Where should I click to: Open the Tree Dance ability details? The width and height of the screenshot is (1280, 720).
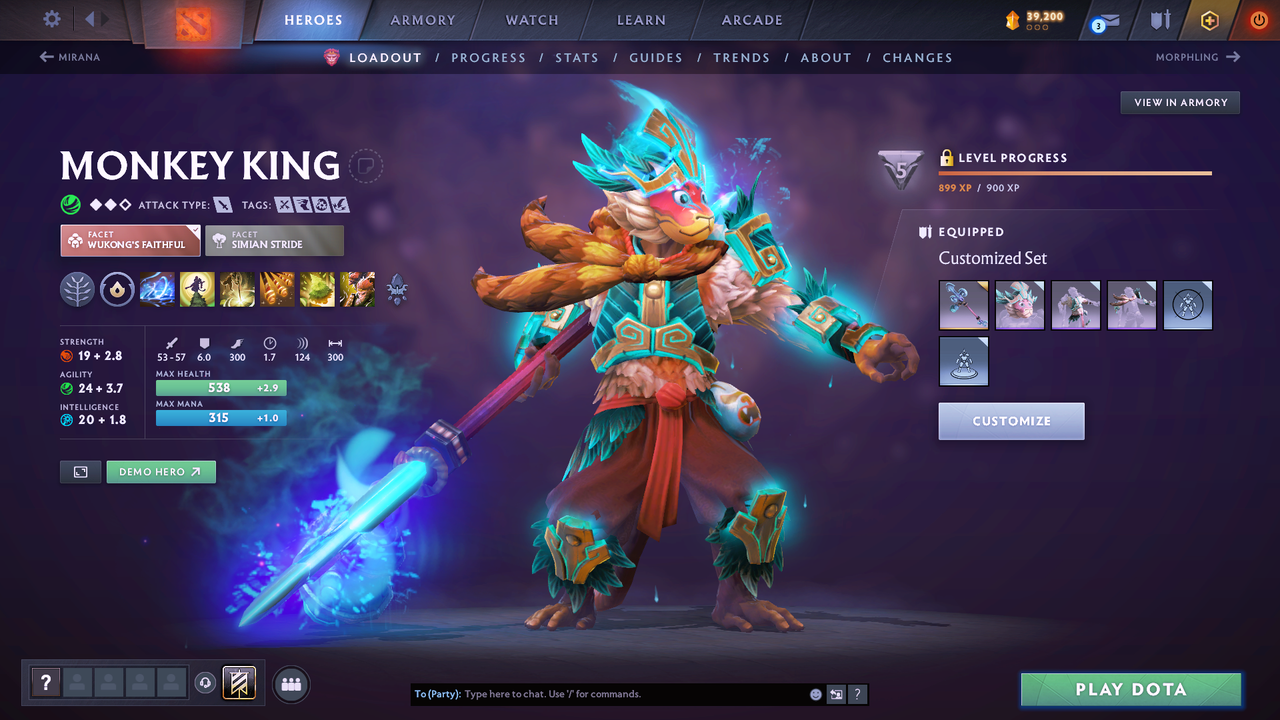pyautogui.click(x=197, y=289)
